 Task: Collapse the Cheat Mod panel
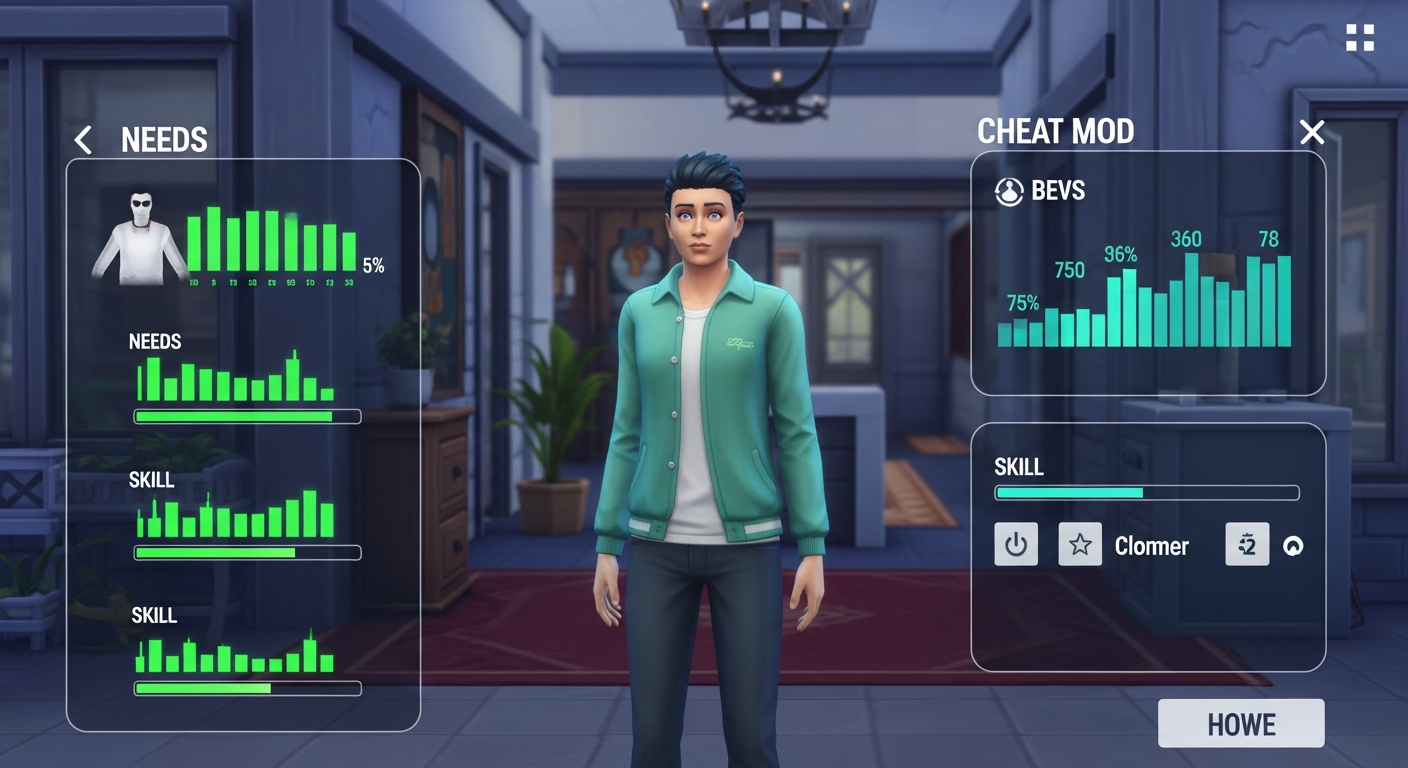click(1311, 132)
